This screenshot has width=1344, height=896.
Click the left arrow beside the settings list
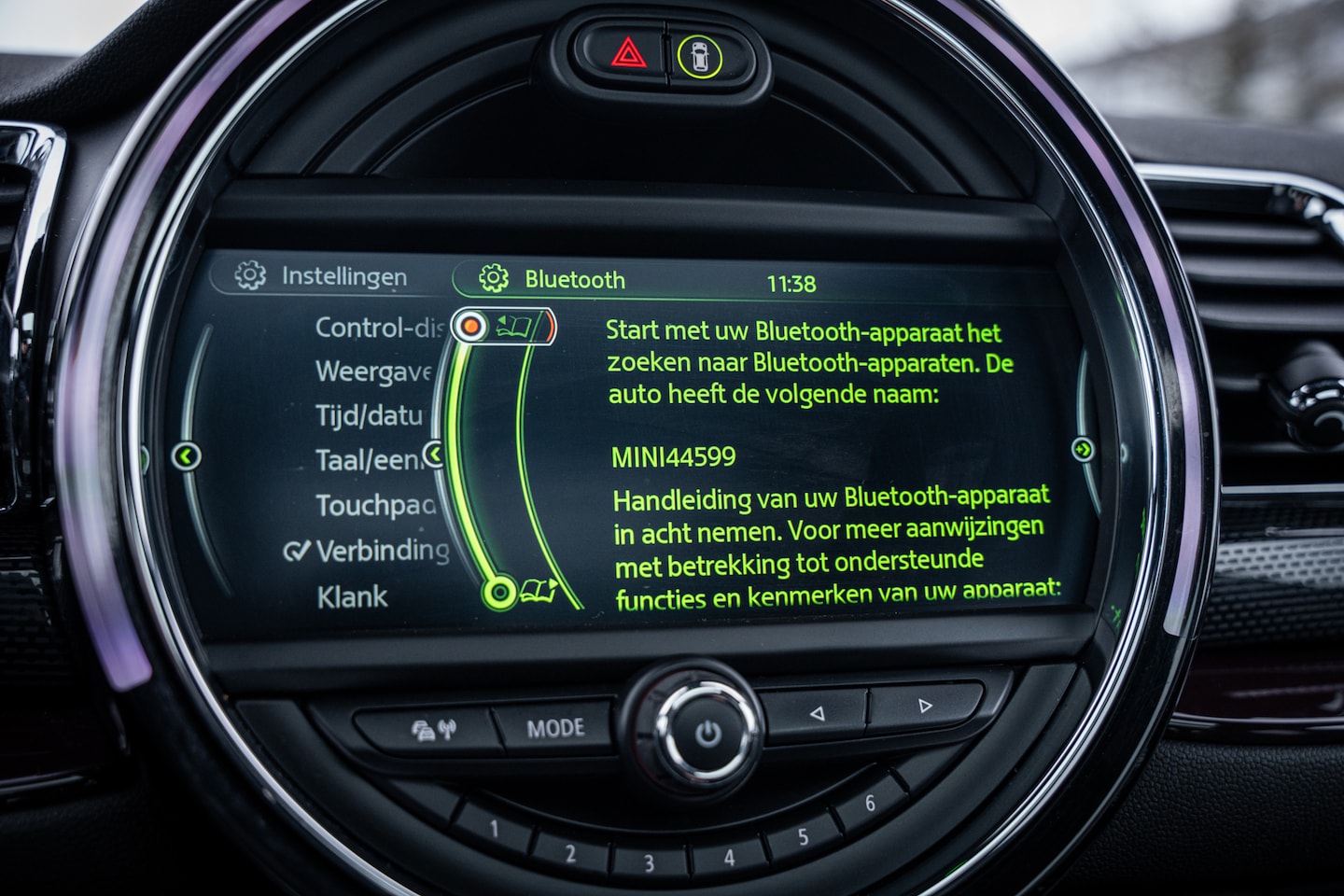(x=188, y=456)
